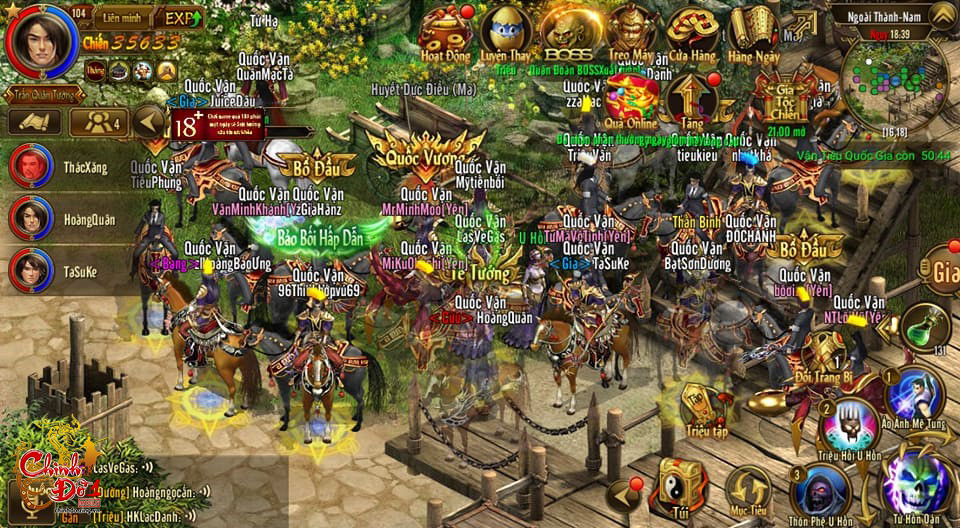960x528 pixels.
Task: Click the Liên minh button
Action: tap(122, 18)
